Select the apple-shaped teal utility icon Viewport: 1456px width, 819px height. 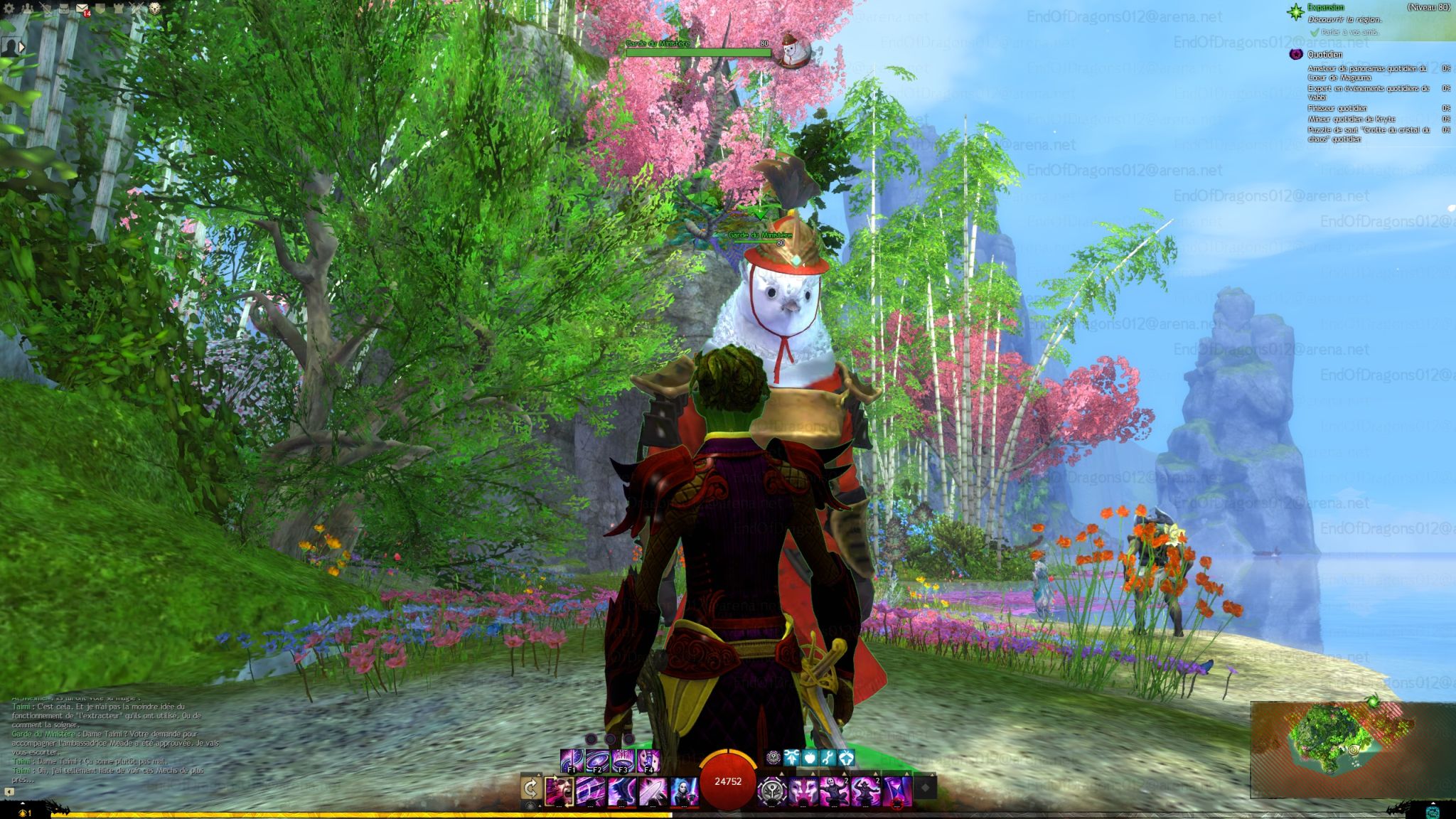810,758
